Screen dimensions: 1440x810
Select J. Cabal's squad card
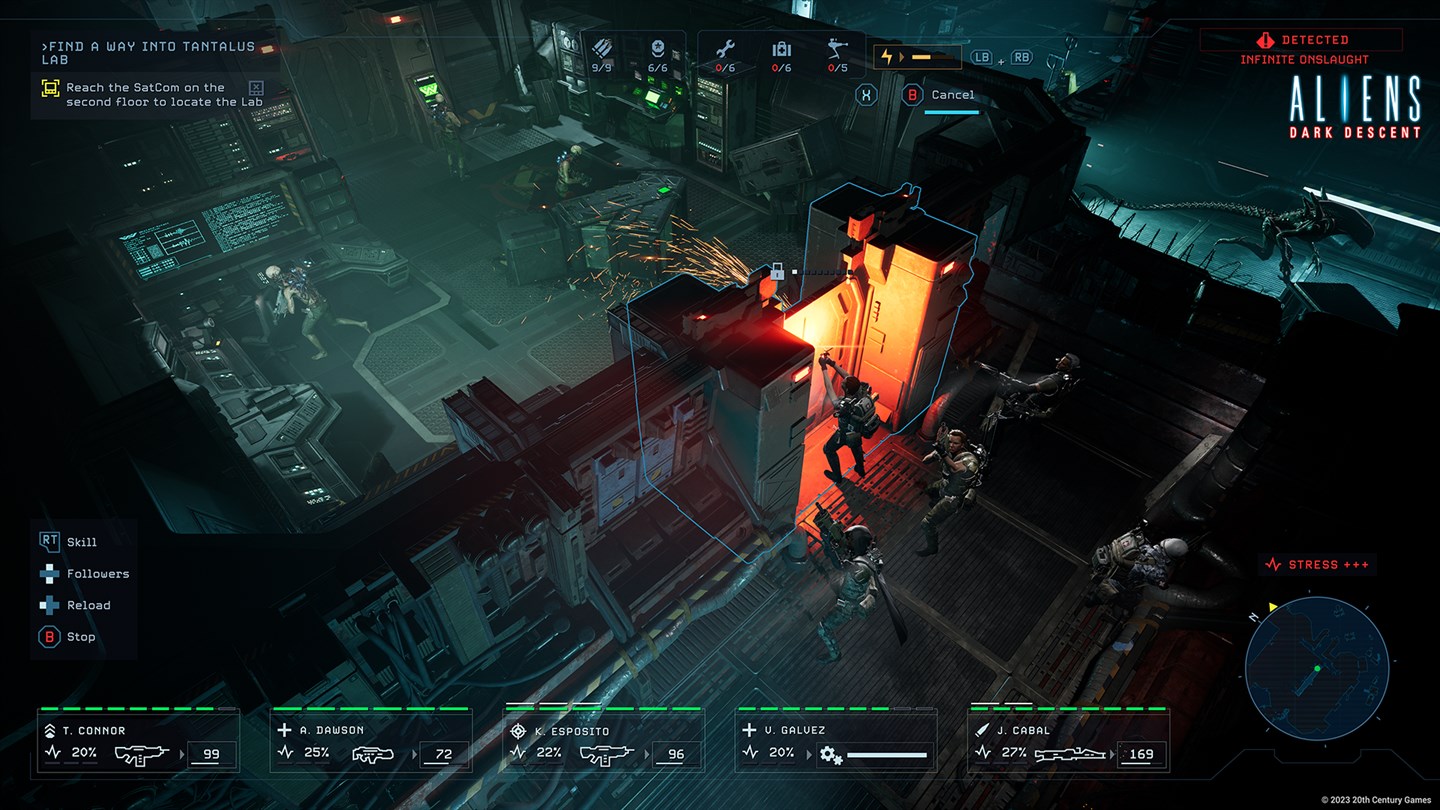point(1068,742)
